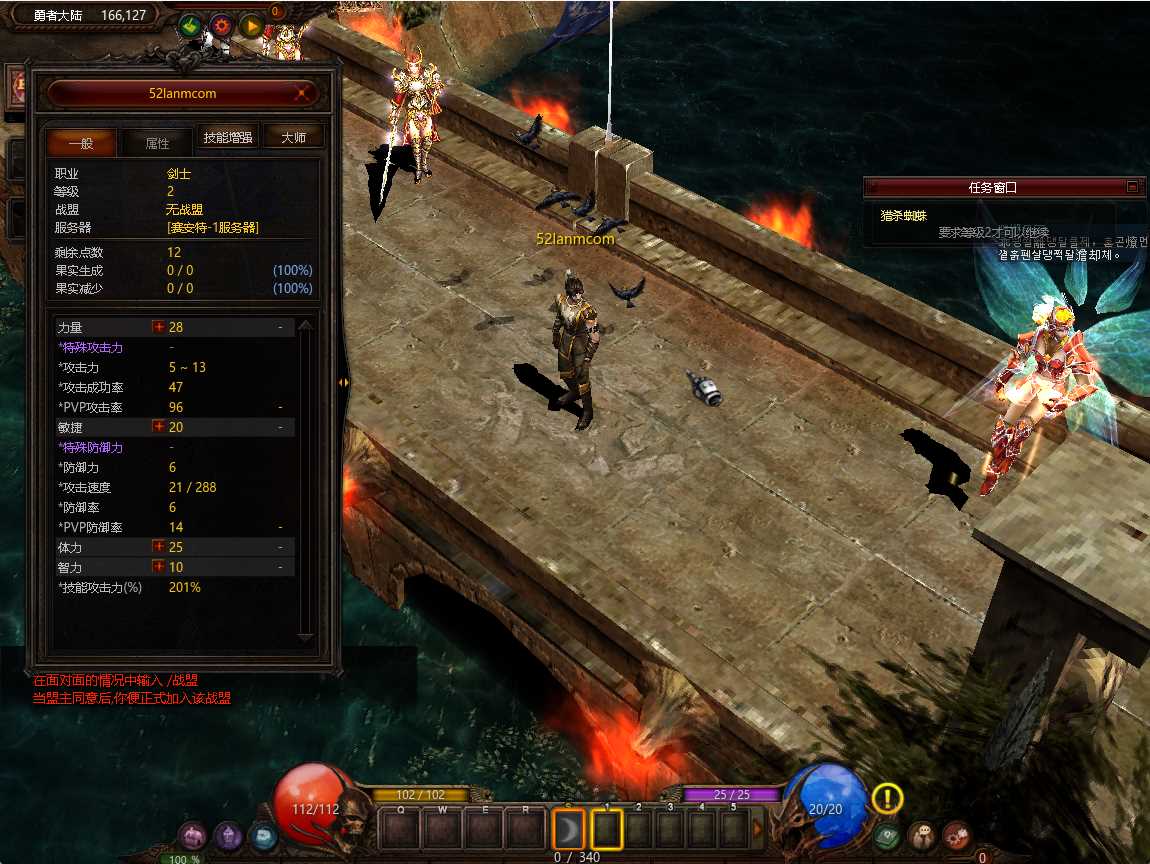This screenshot has width=1150, height=864.
Task: Click the orange play arrow icon
Action: pos(251,26)
